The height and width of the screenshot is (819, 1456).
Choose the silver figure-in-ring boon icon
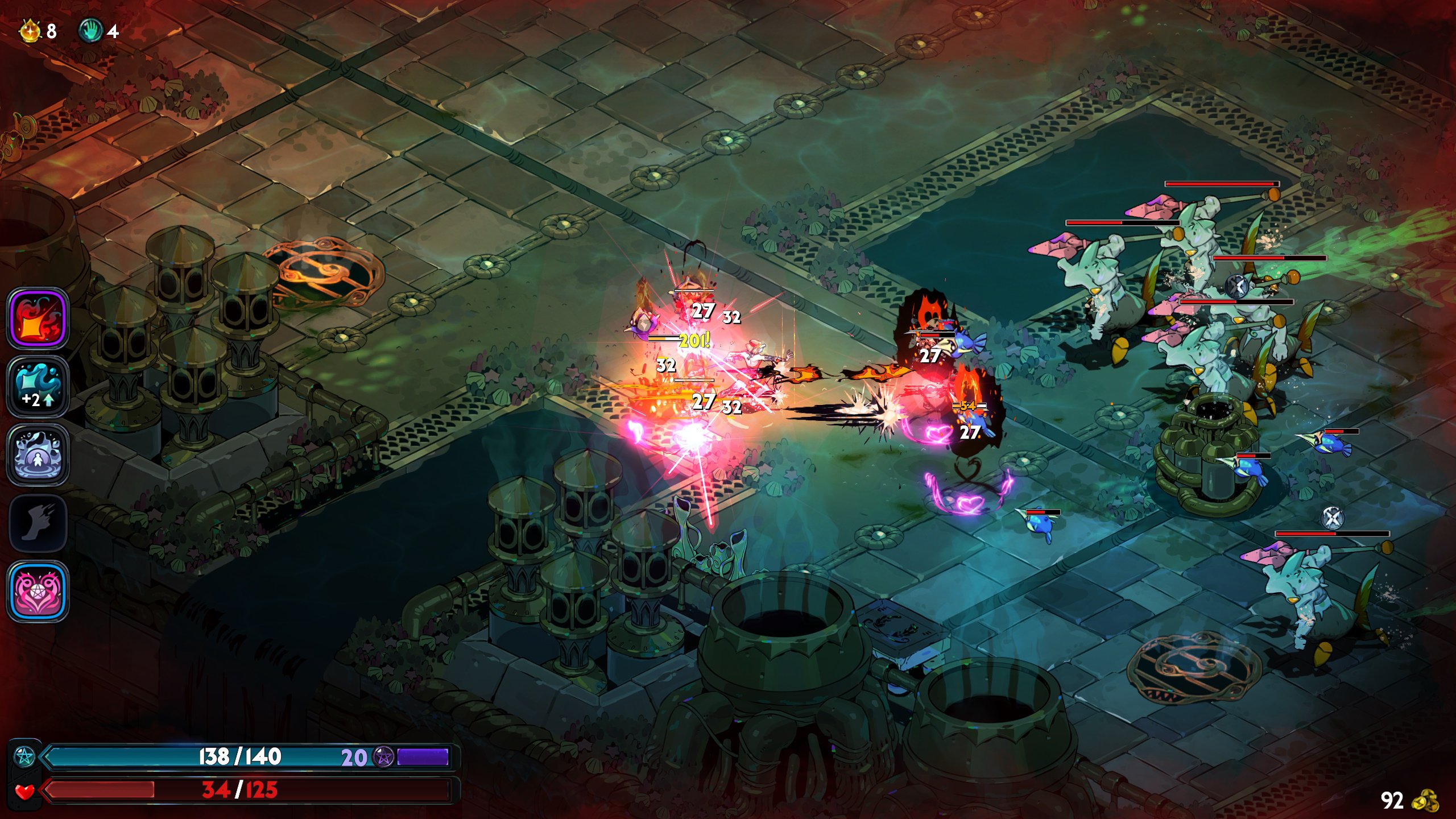click(38, 454)
